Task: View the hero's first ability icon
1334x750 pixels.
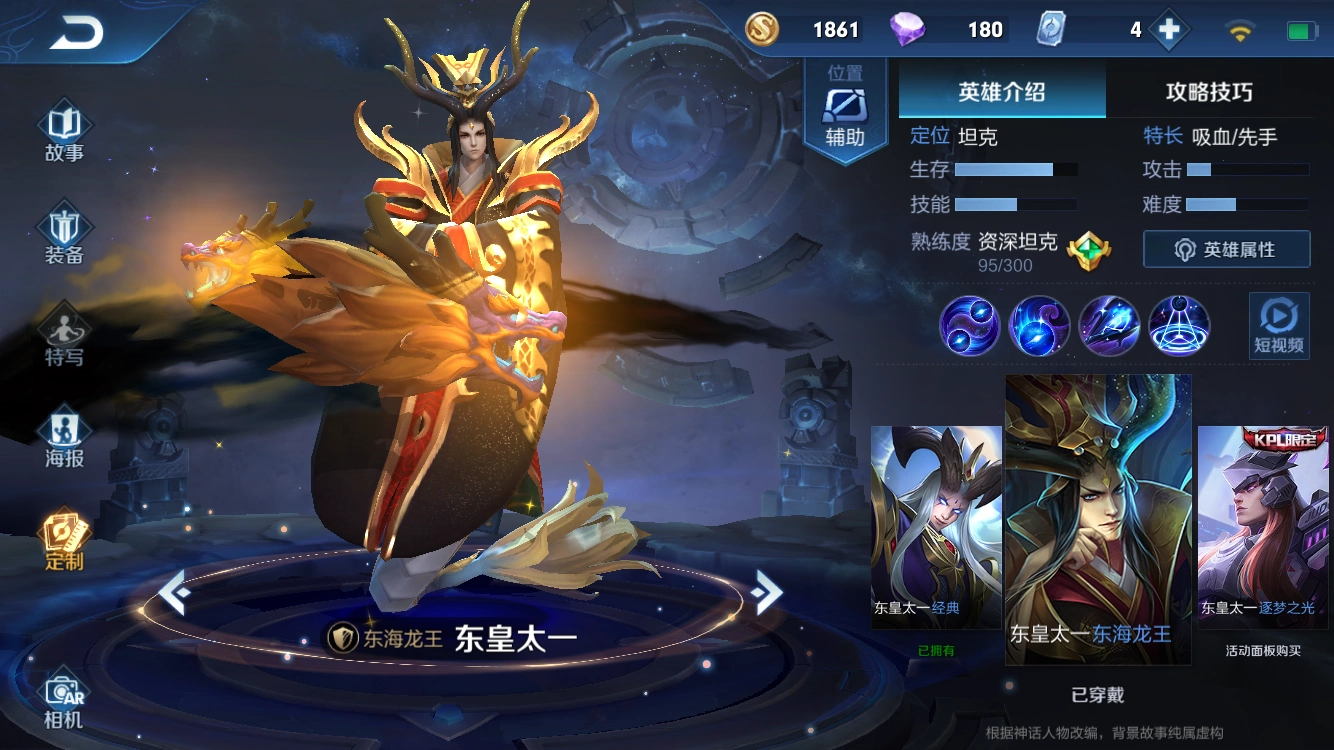Action: point(968,327)
